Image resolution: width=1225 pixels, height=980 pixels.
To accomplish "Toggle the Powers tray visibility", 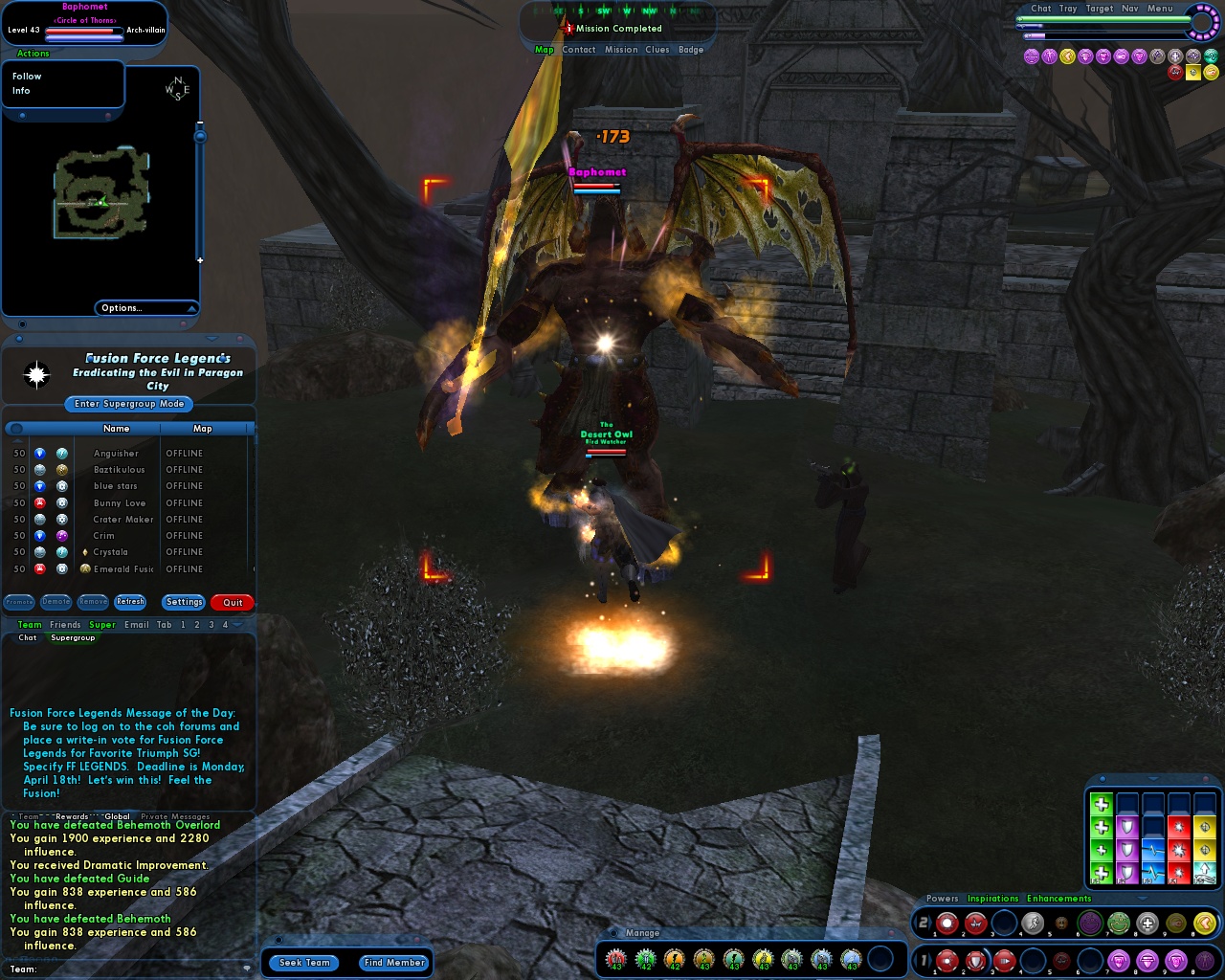I will 942,899.
